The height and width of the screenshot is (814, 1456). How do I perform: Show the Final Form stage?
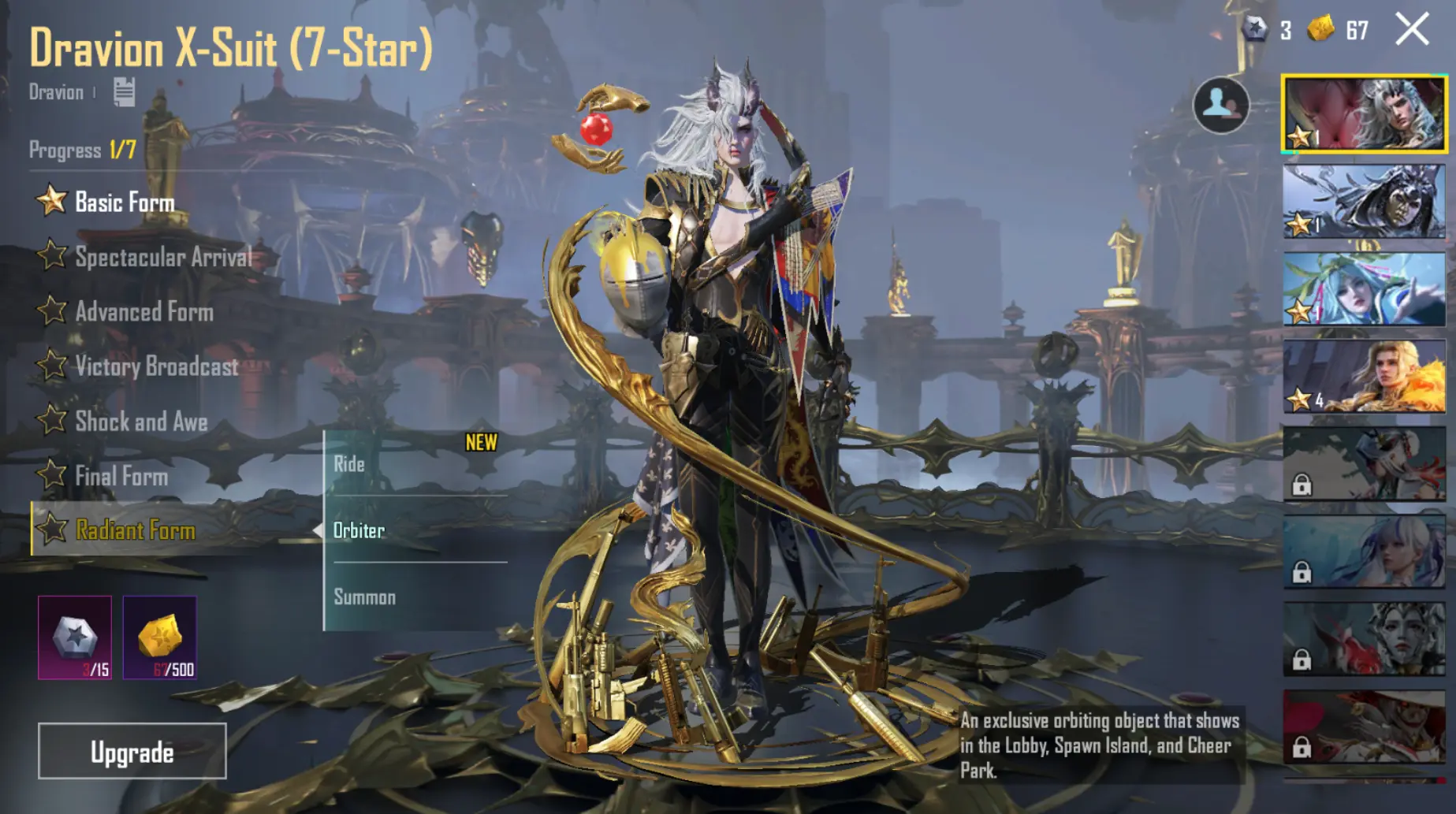click(121, 476)
